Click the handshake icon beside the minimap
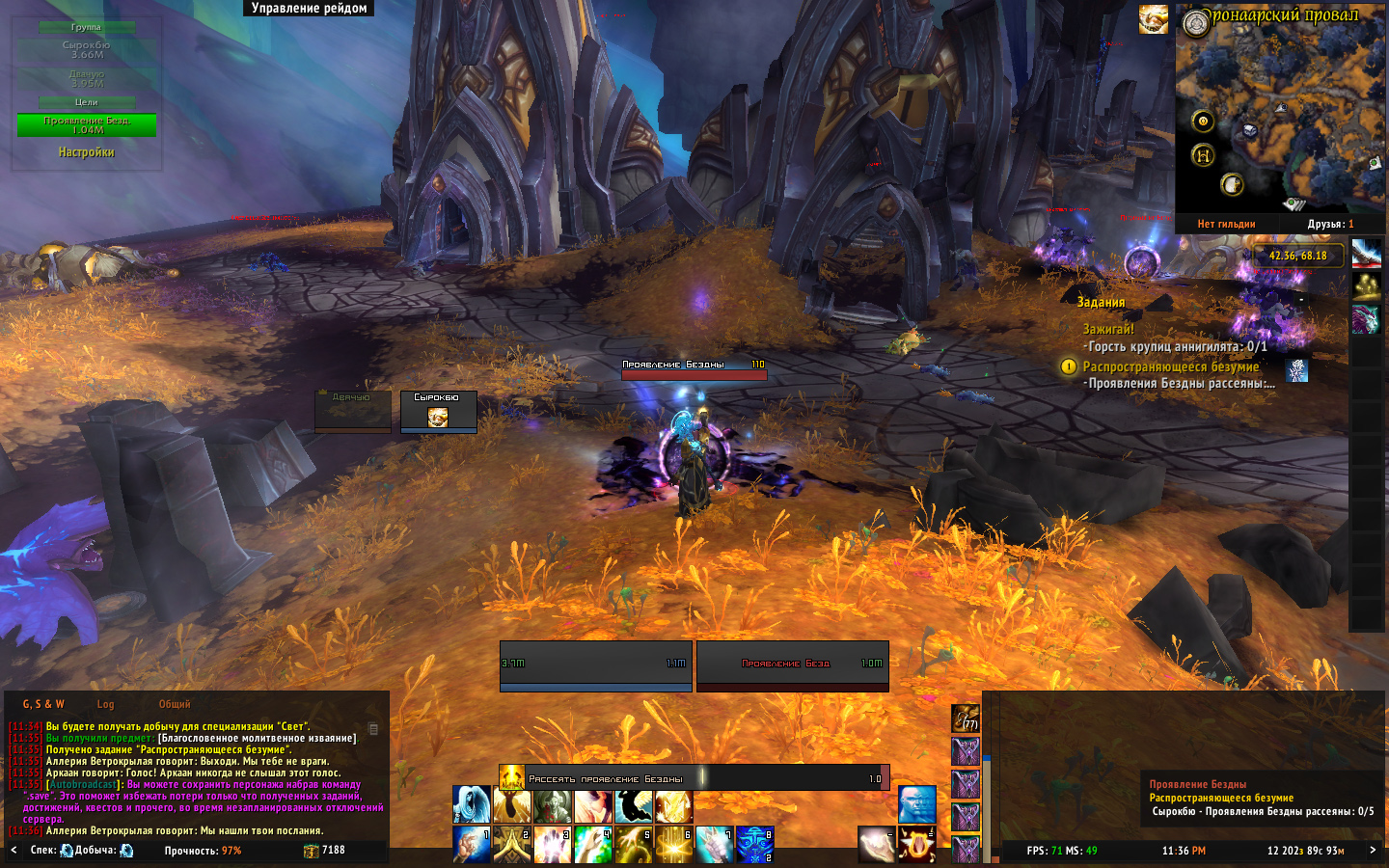Screen dimensions: 1389x868 1153,19
